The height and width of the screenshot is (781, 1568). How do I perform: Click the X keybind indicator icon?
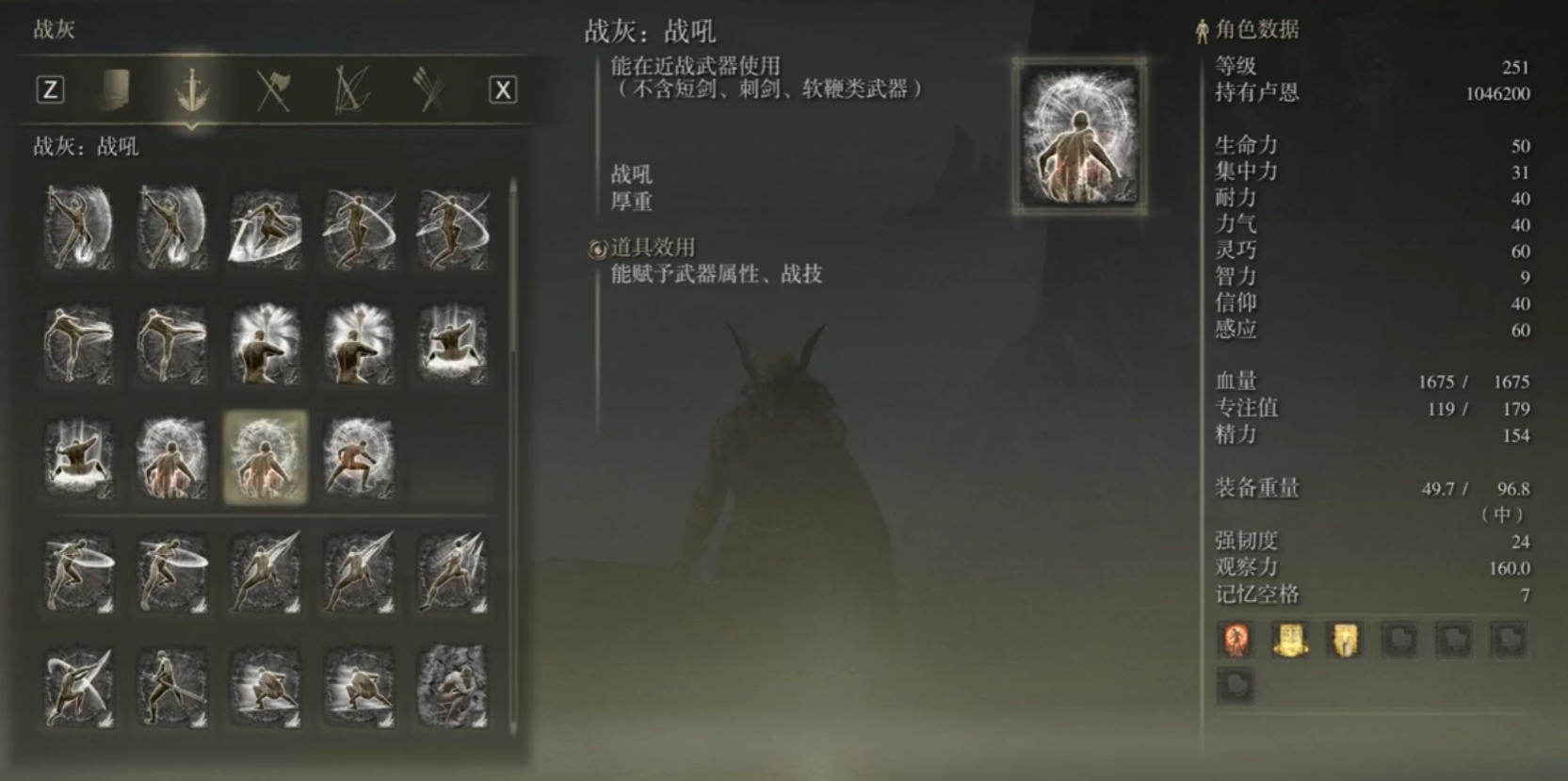(503, 90)
